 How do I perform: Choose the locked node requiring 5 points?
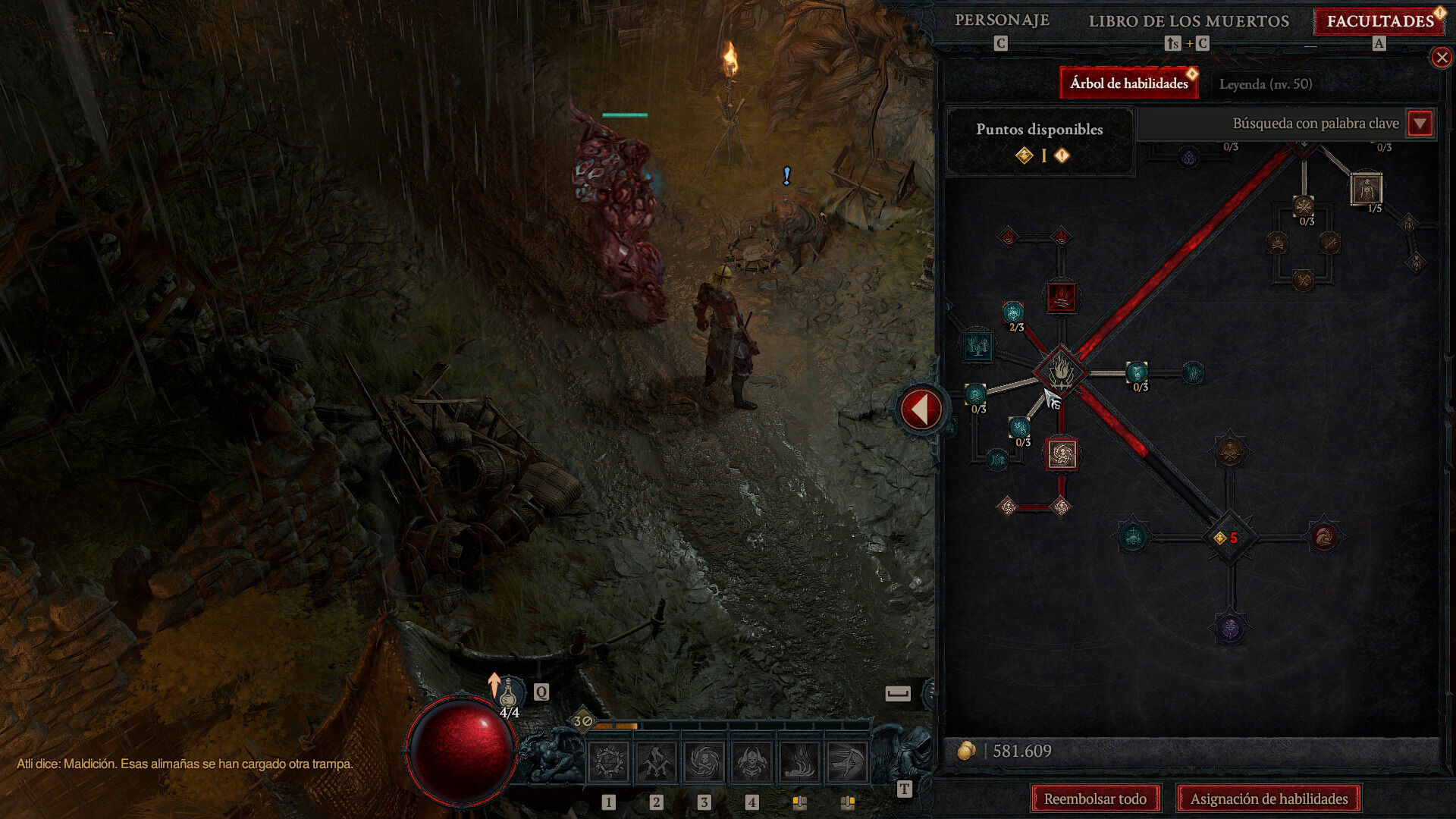coord(1229,538)
